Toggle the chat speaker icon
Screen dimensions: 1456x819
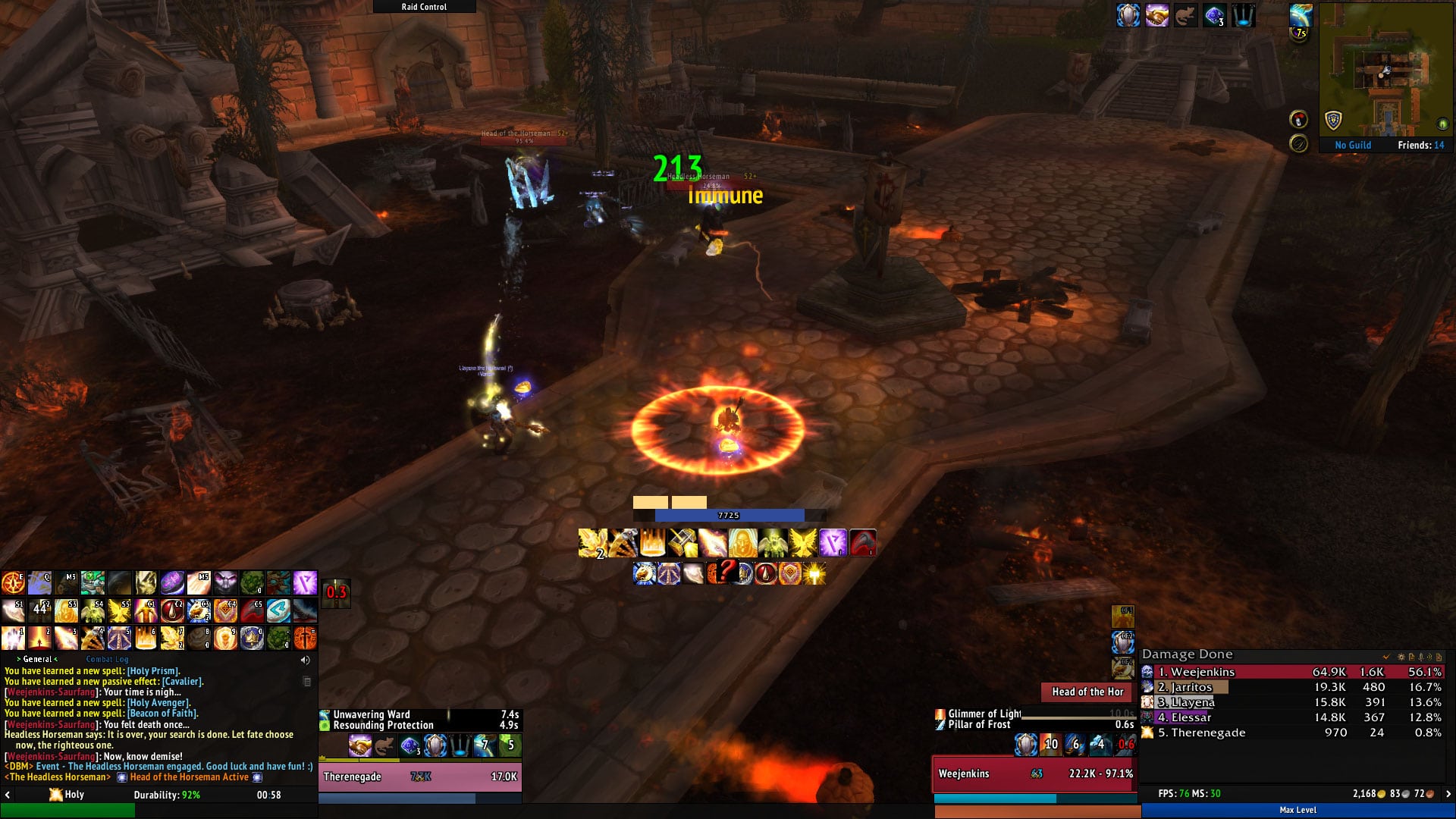pyautogui.click(x=306, y=660)
